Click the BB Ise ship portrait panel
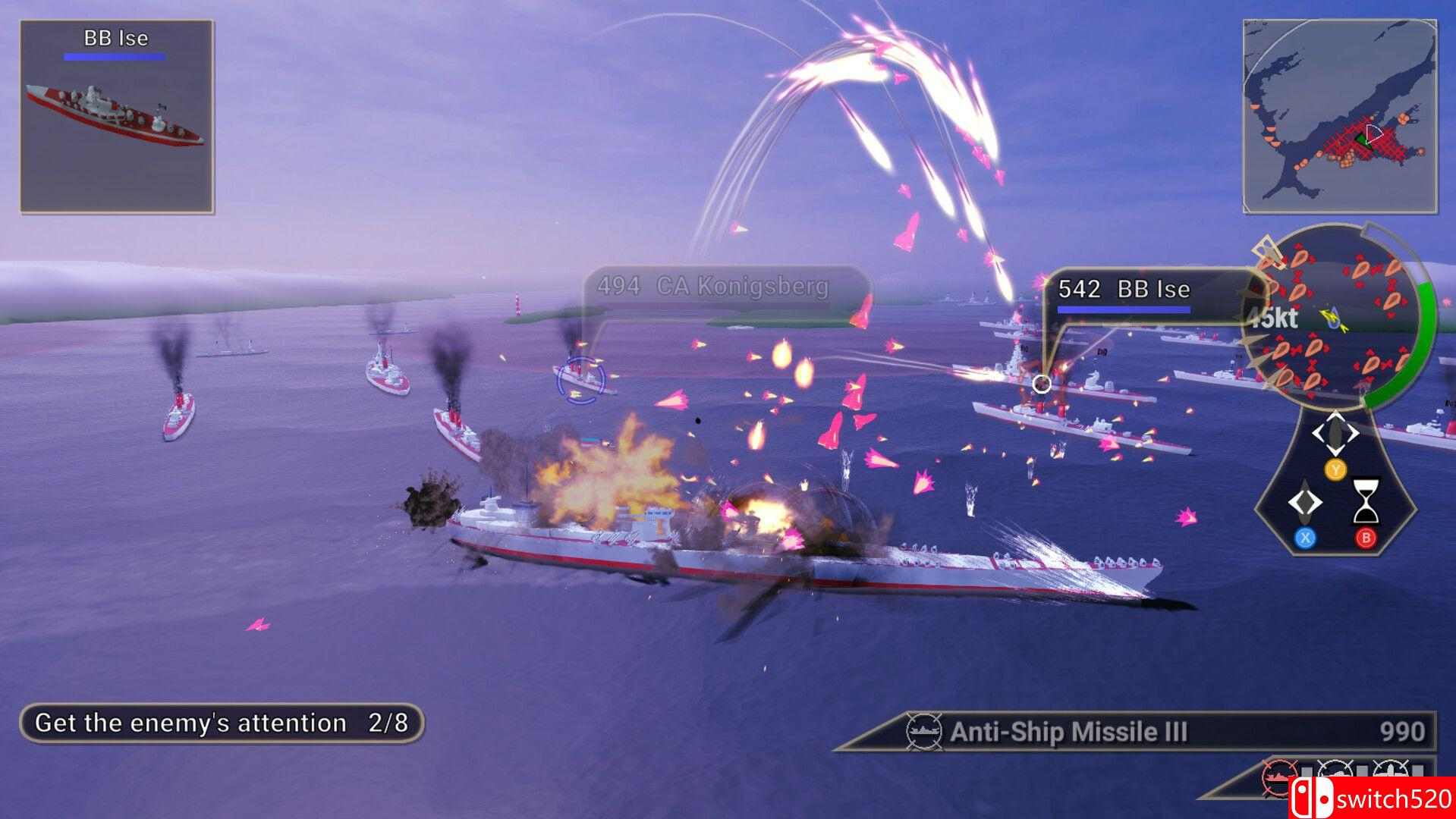 point(118,114)
